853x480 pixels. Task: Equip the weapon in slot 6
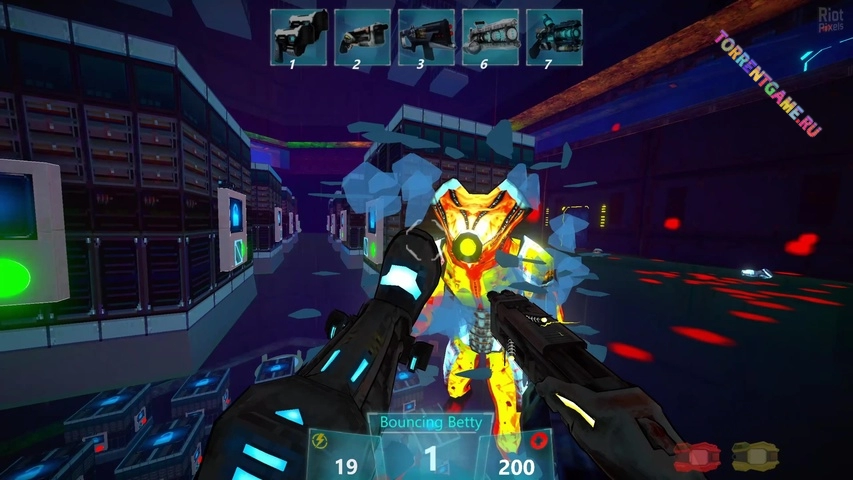coord(490,37)
